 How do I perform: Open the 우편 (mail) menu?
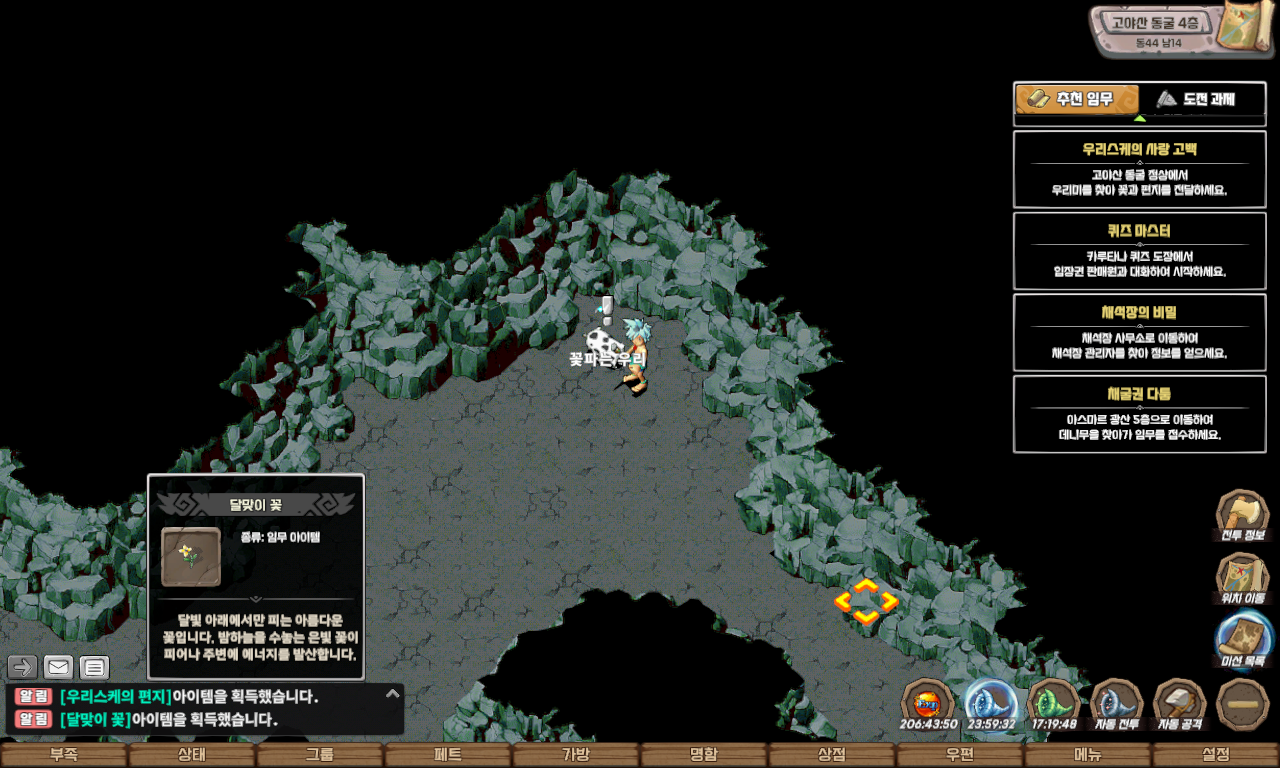(960, 755)
